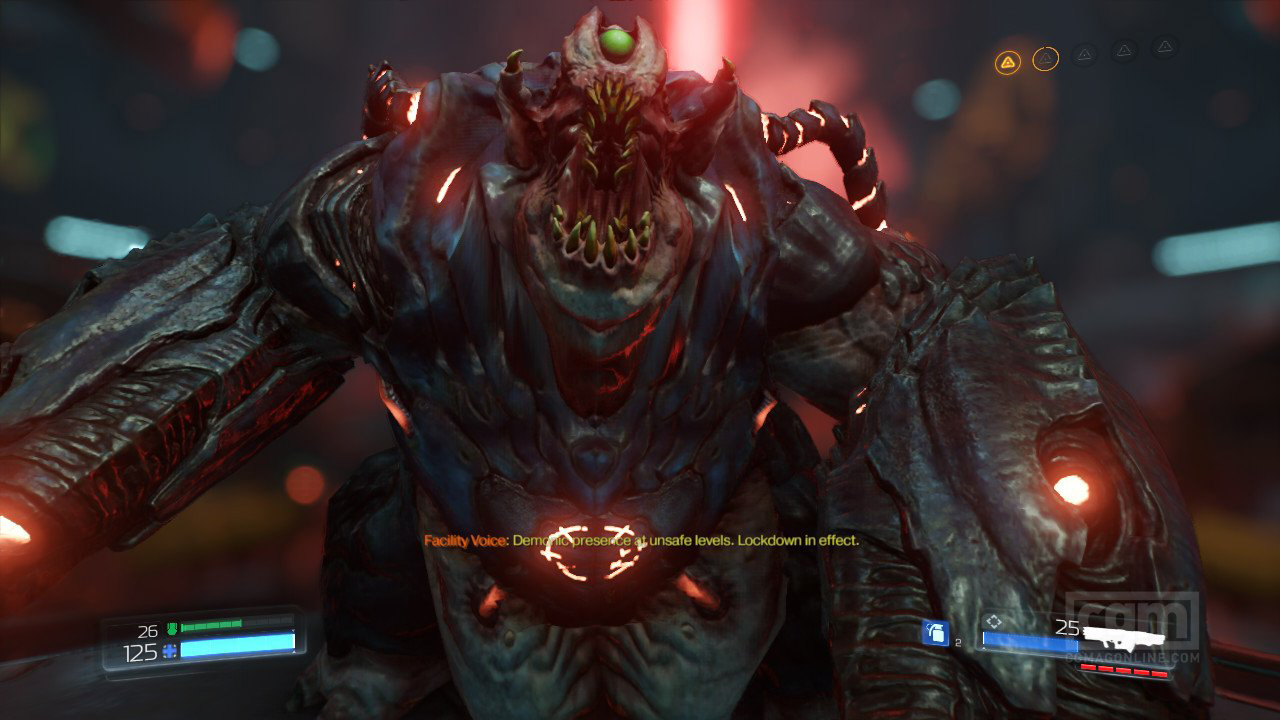Click the grenade count label showing 2
This screenshot has width=1280, height=720.
tap(957, 643)
